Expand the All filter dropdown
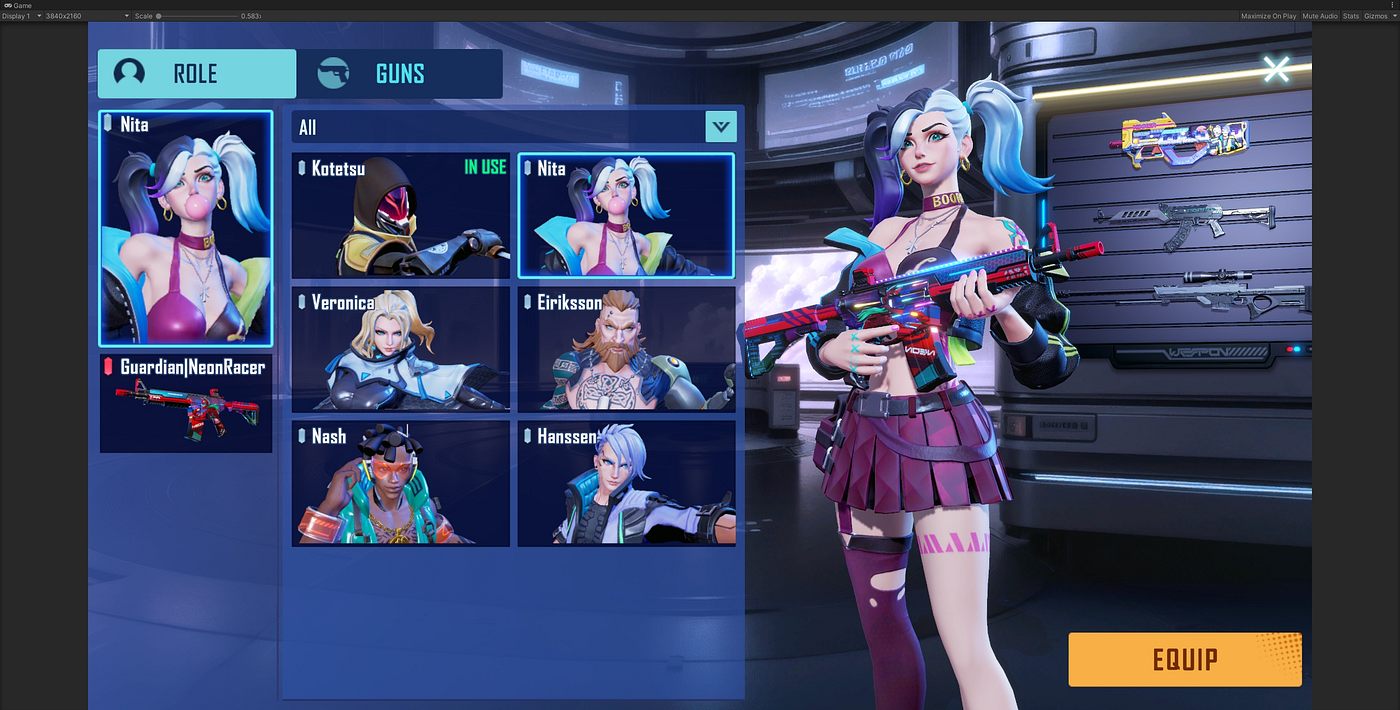 click(x=720, y=127)
